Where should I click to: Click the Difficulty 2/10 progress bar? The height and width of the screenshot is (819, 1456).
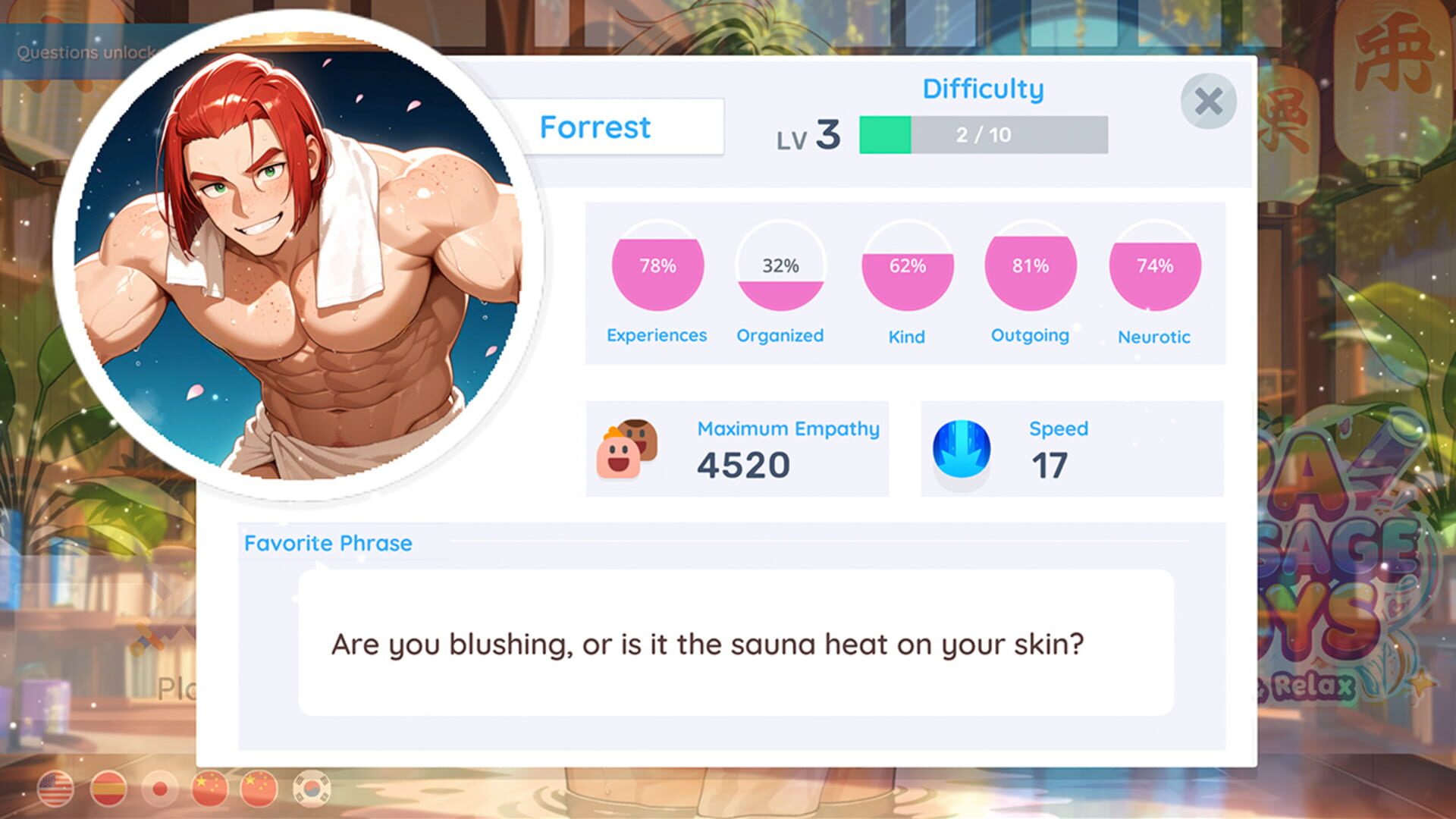tap(986, 133)
